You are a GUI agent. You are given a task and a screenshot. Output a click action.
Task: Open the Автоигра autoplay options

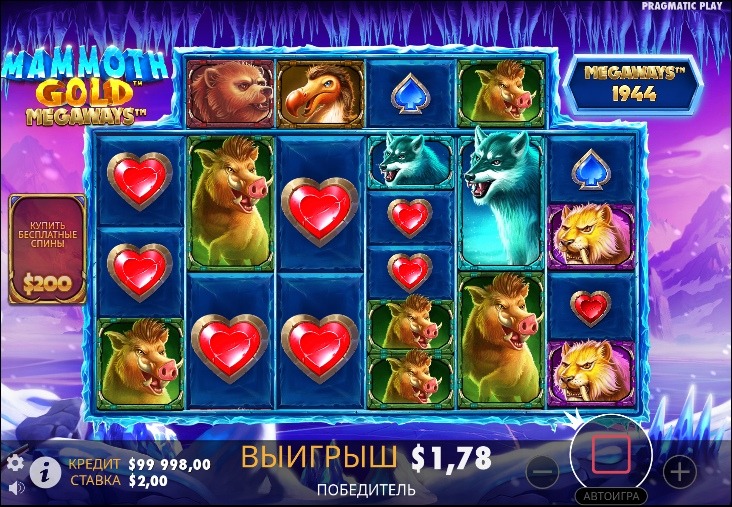pos(610,496)
